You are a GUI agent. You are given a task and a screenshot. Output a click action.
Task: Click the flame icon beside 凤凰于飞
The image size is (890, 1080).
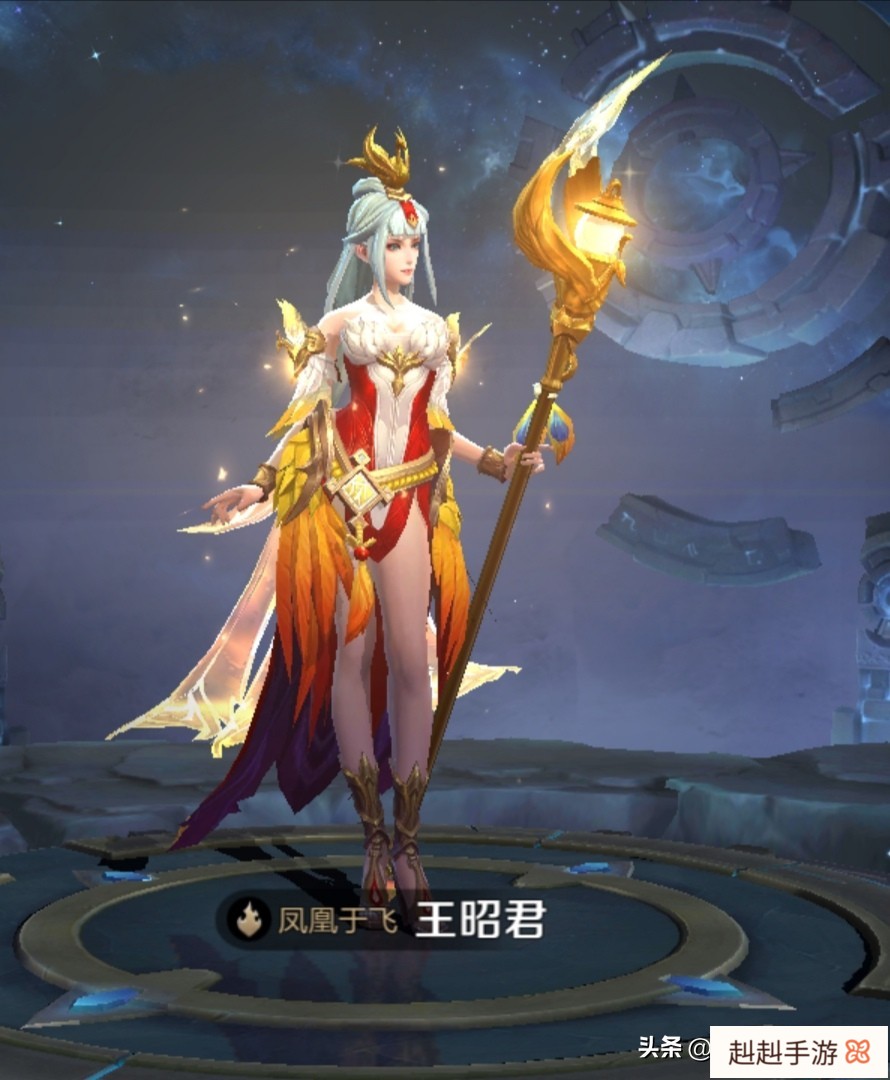click(x=247, y=918)
